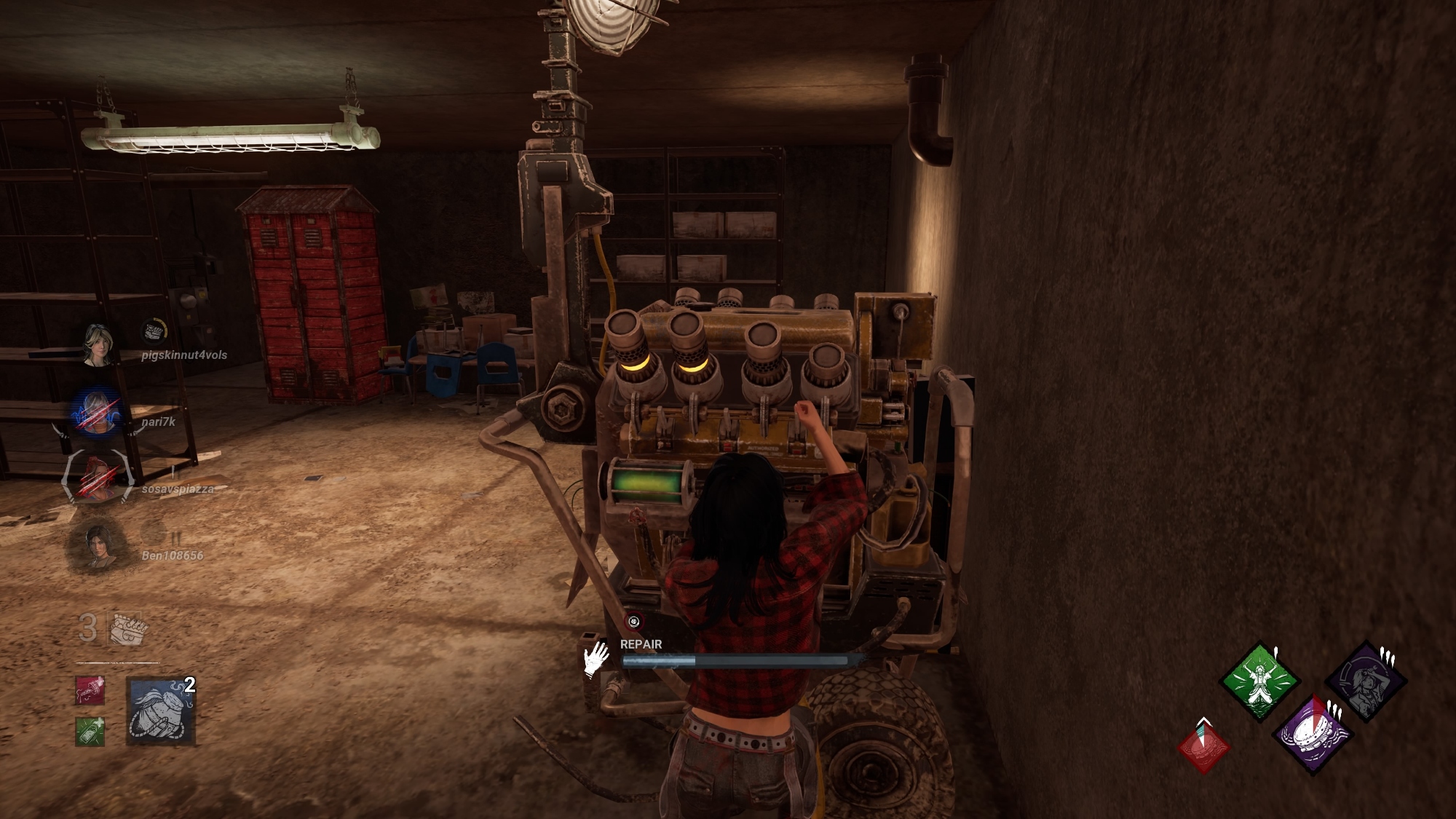Image resolution: width=1456 pixels, height=819 pixels.
Task: Choose Ben108656's survivor portrait
Action: coord(97,547)
